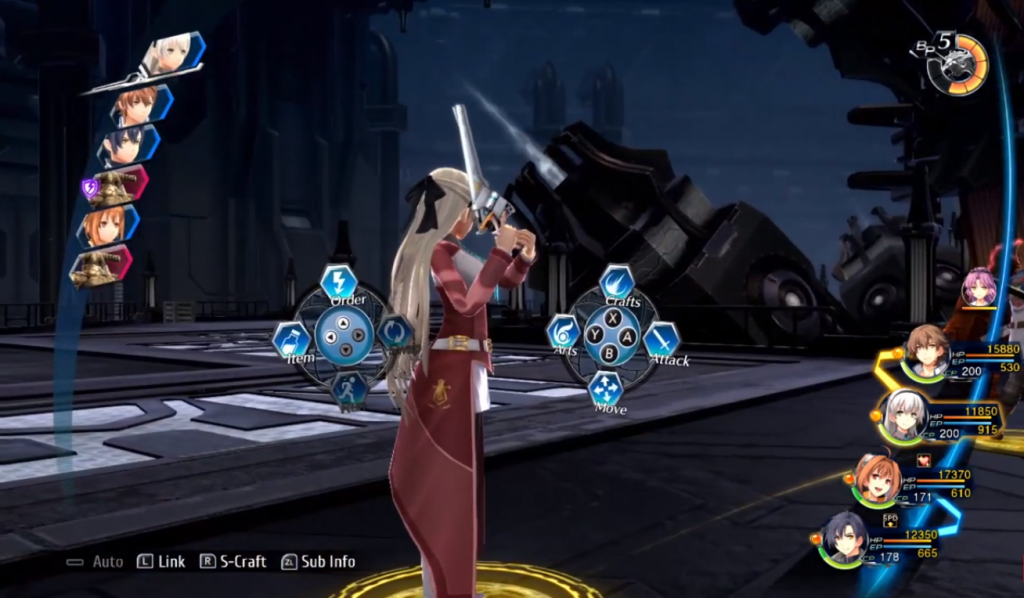Screen dimensions: 1024x598
Task: Pick the dark-blue-haired portrait in turn order
Action: pos(128,146)
